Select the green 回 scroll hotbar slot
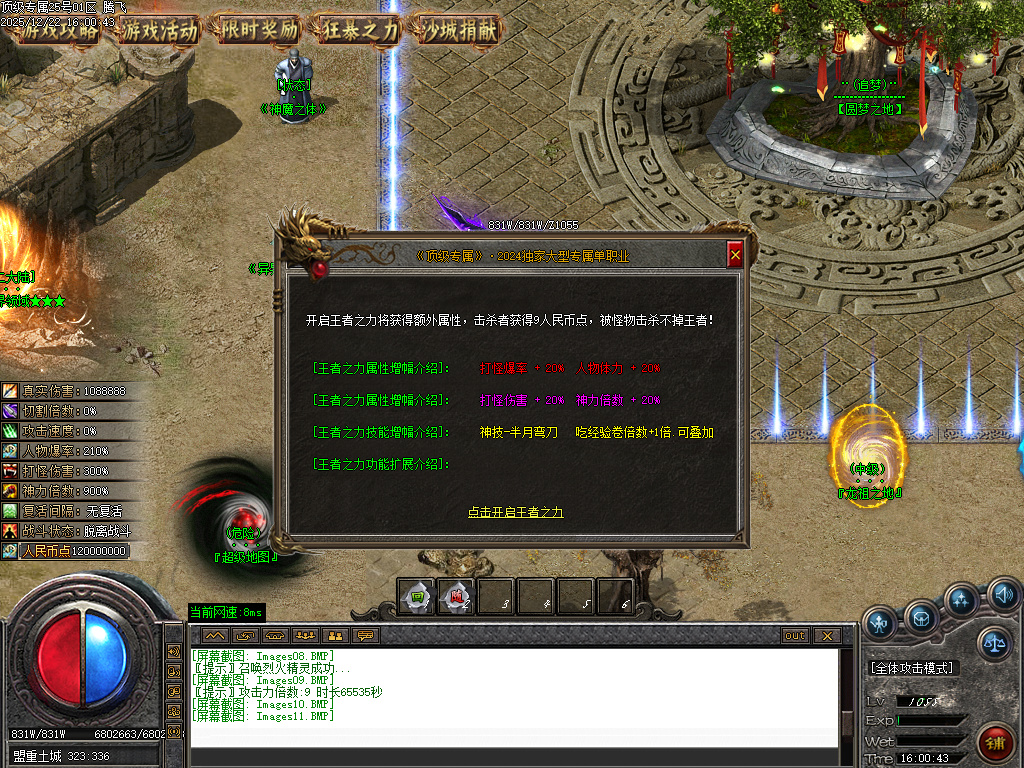The image size is (1024, 768). 415,597
